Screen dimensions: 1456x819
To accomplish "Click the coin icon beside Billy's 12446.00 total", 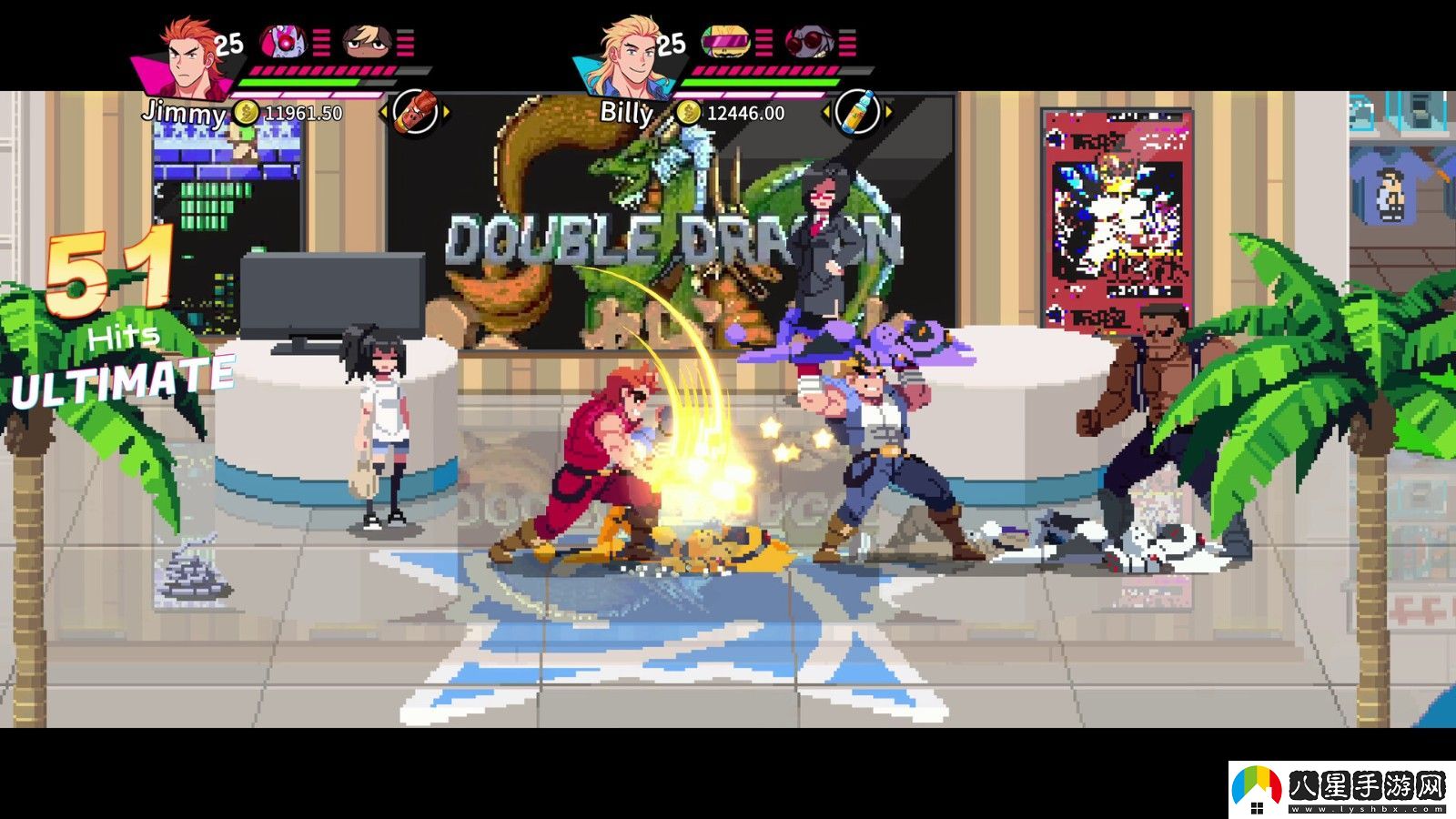I will 689,113.
